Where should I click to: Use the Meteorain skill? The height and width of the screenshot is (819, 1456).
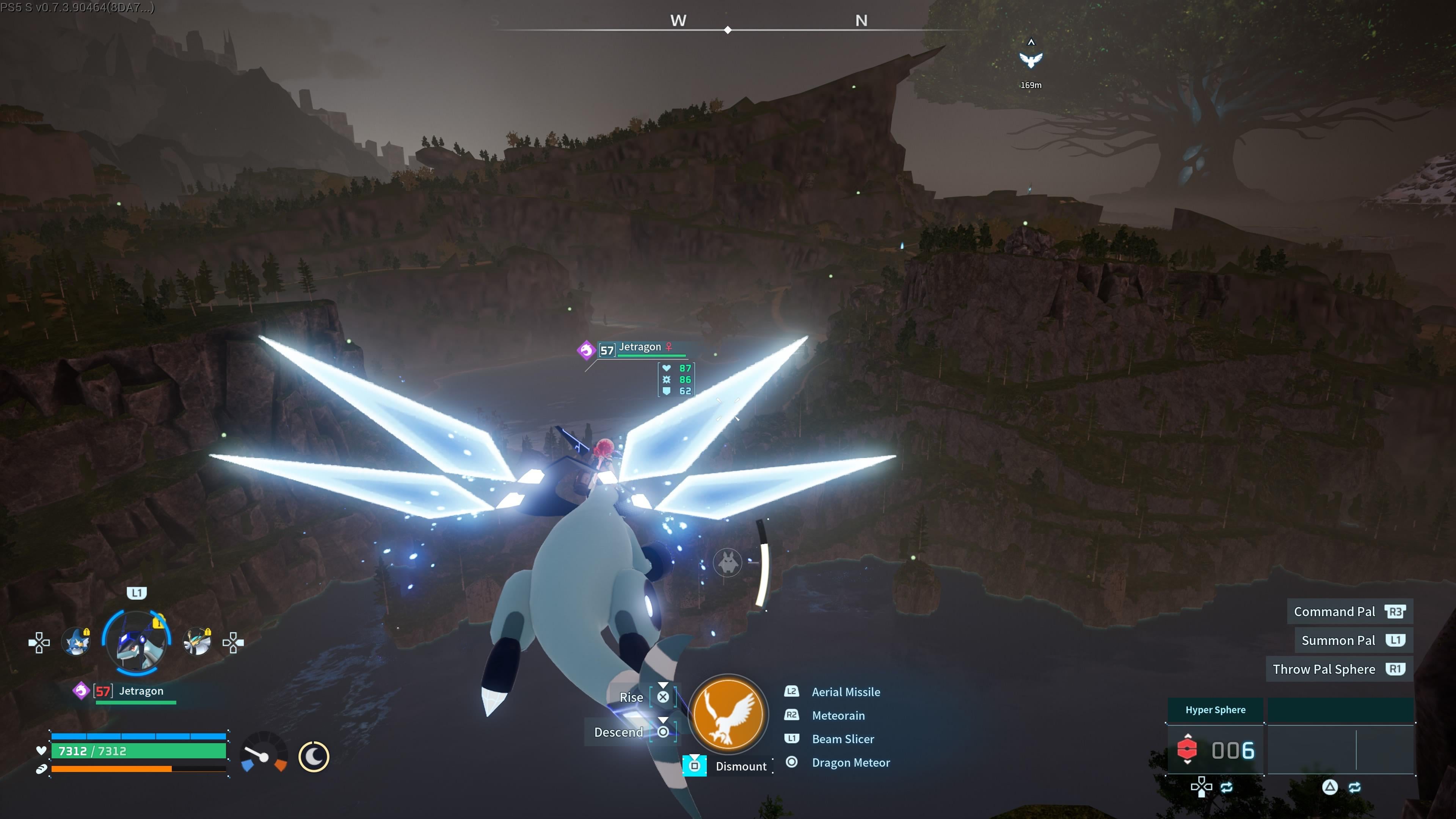point(838,715)
